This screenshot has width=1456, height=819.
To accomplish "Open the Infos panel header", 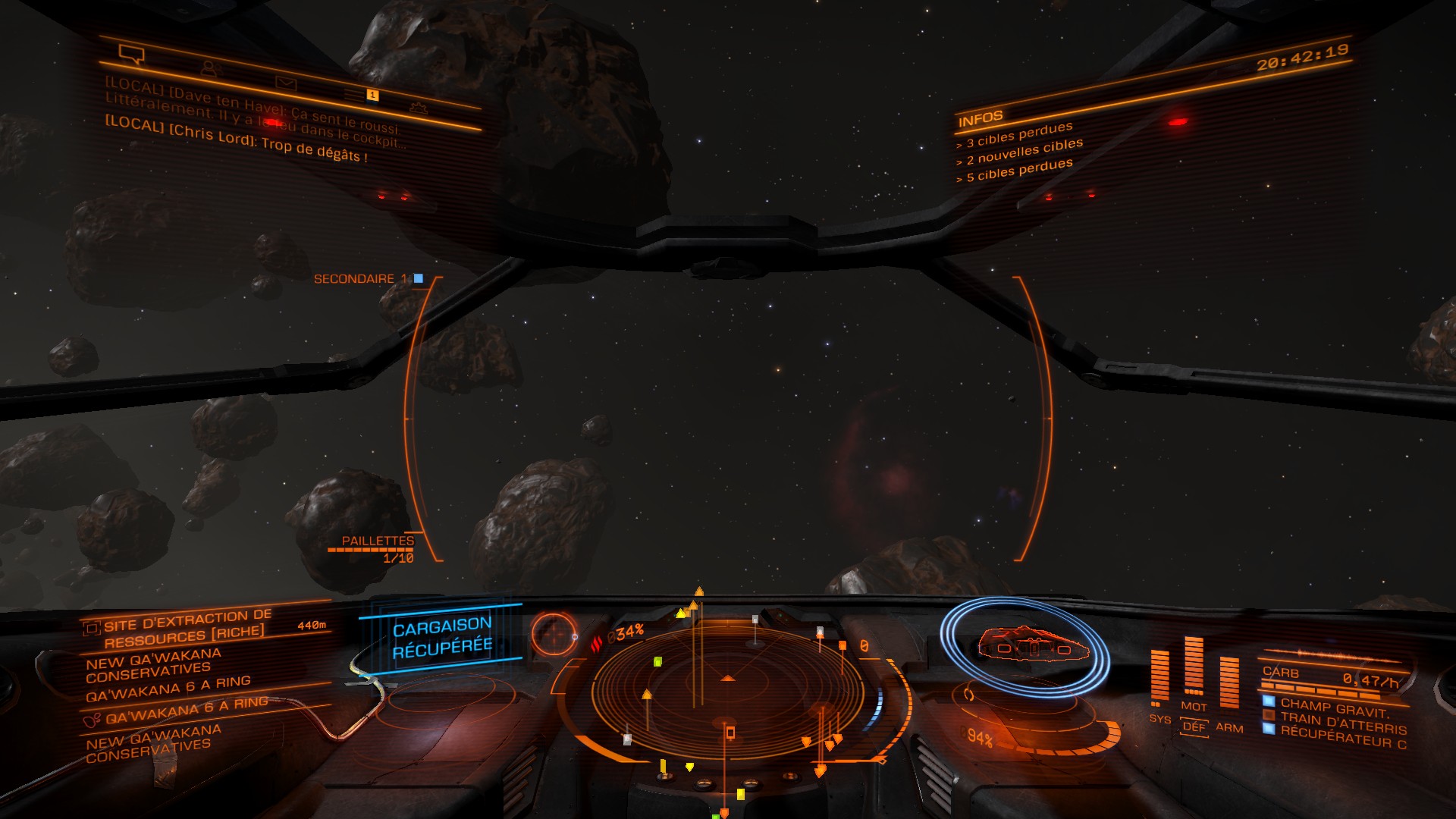I will (980, 119).
